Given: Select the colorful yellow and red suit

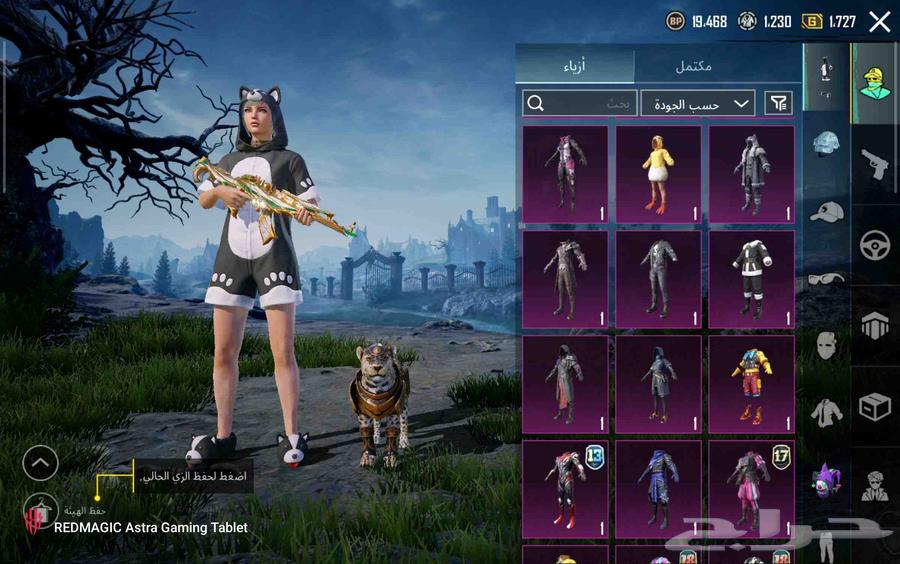Looking at the screenshot, I should [751, 383].
